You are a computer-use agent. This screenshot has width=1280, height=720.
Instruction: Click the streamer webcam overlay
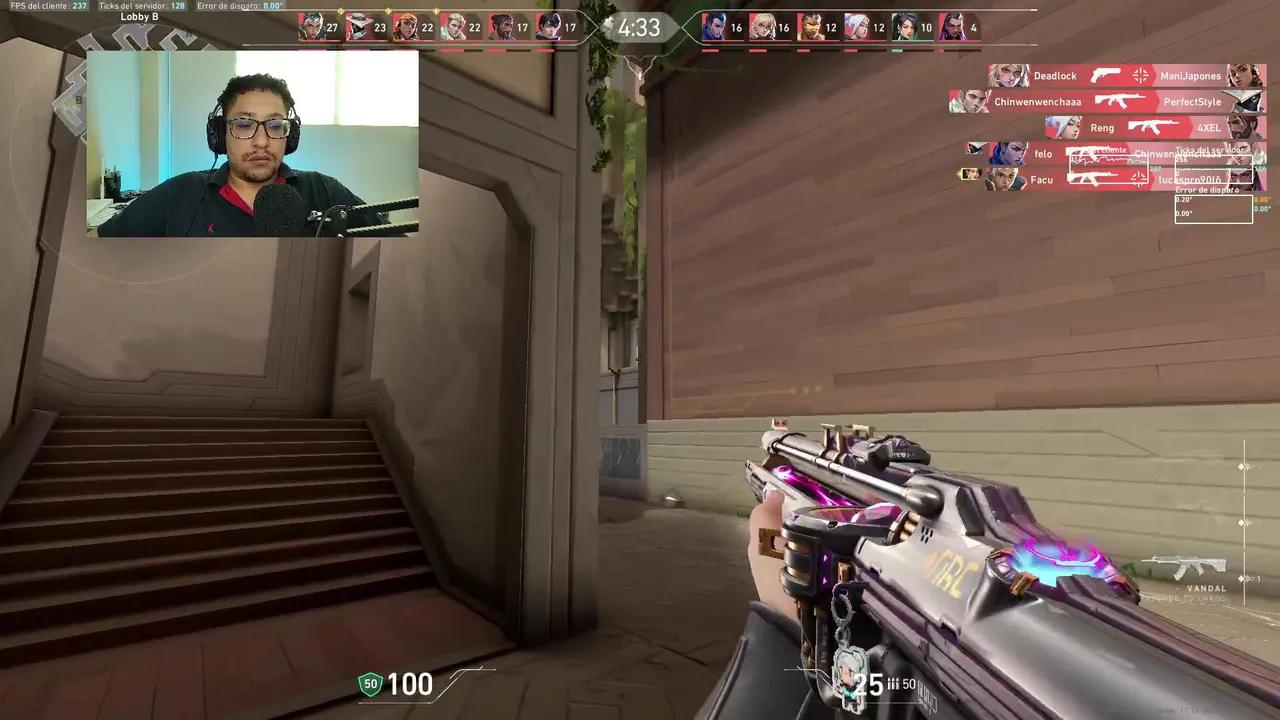tap(252, 145)
